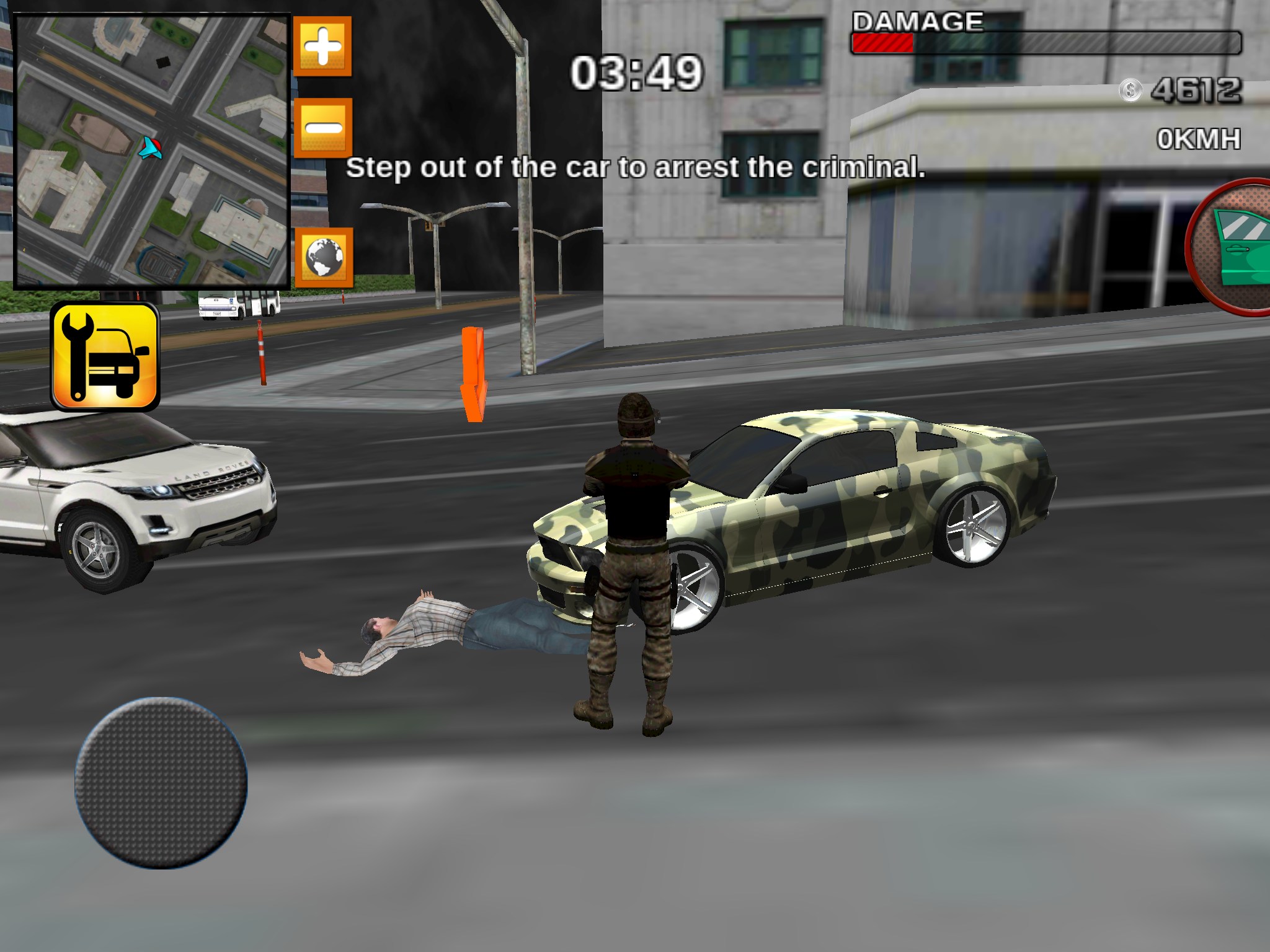Zoom out the minimap with minus button
1270x952 pixels.
(323, 128)
